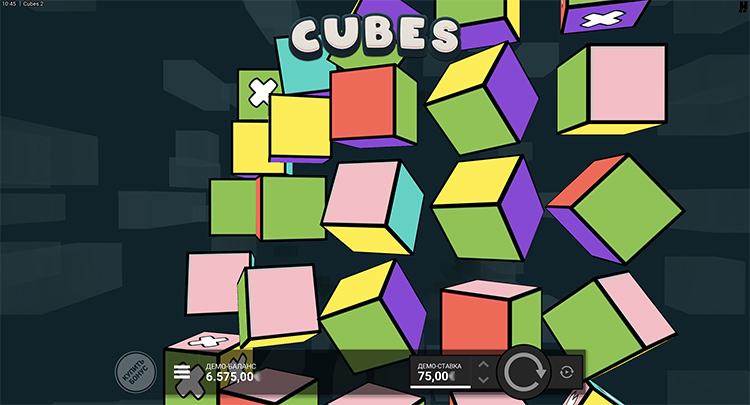The width and height of the screenshot is (750, 405).
Task: Increase the bet with the up arrow
Action: (484, 365)
